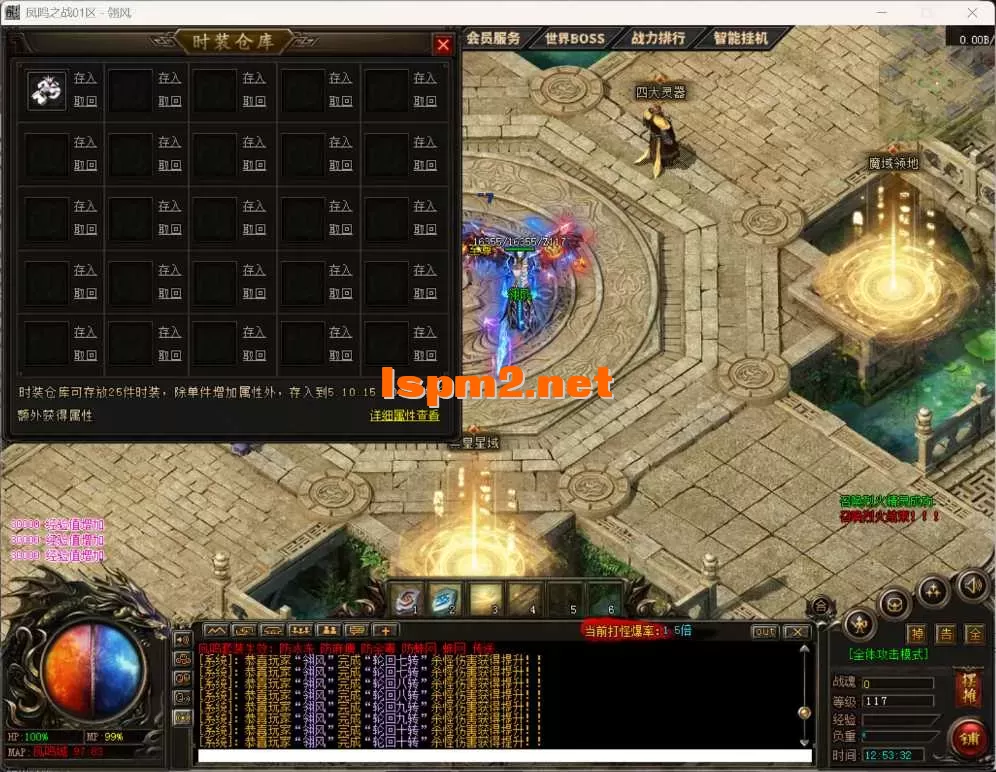
Task: Click the 全 button
Action: [974, 634]
